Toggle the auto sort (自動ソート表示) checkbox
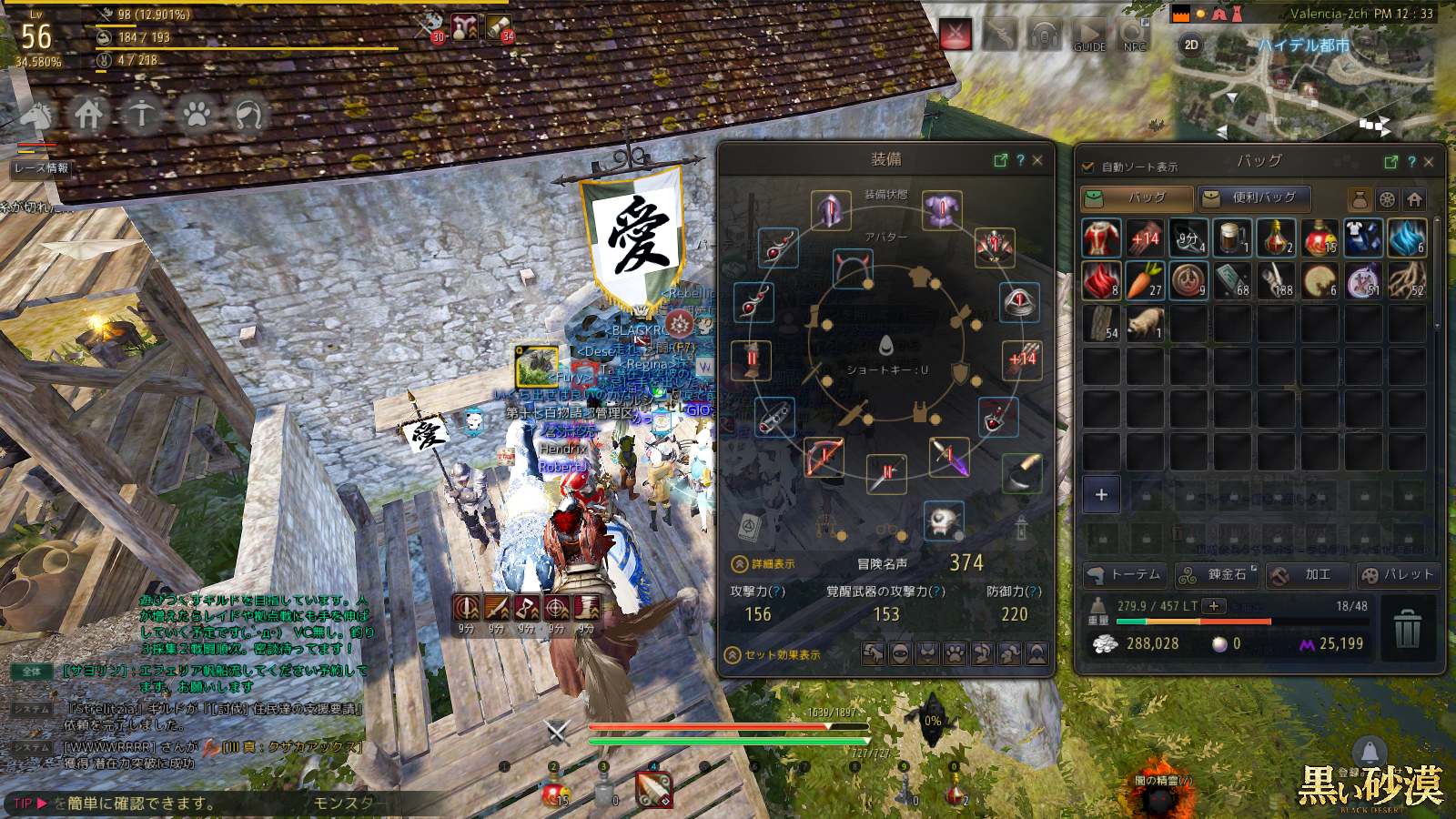Screen dimensions: 1456x819 1087,167
